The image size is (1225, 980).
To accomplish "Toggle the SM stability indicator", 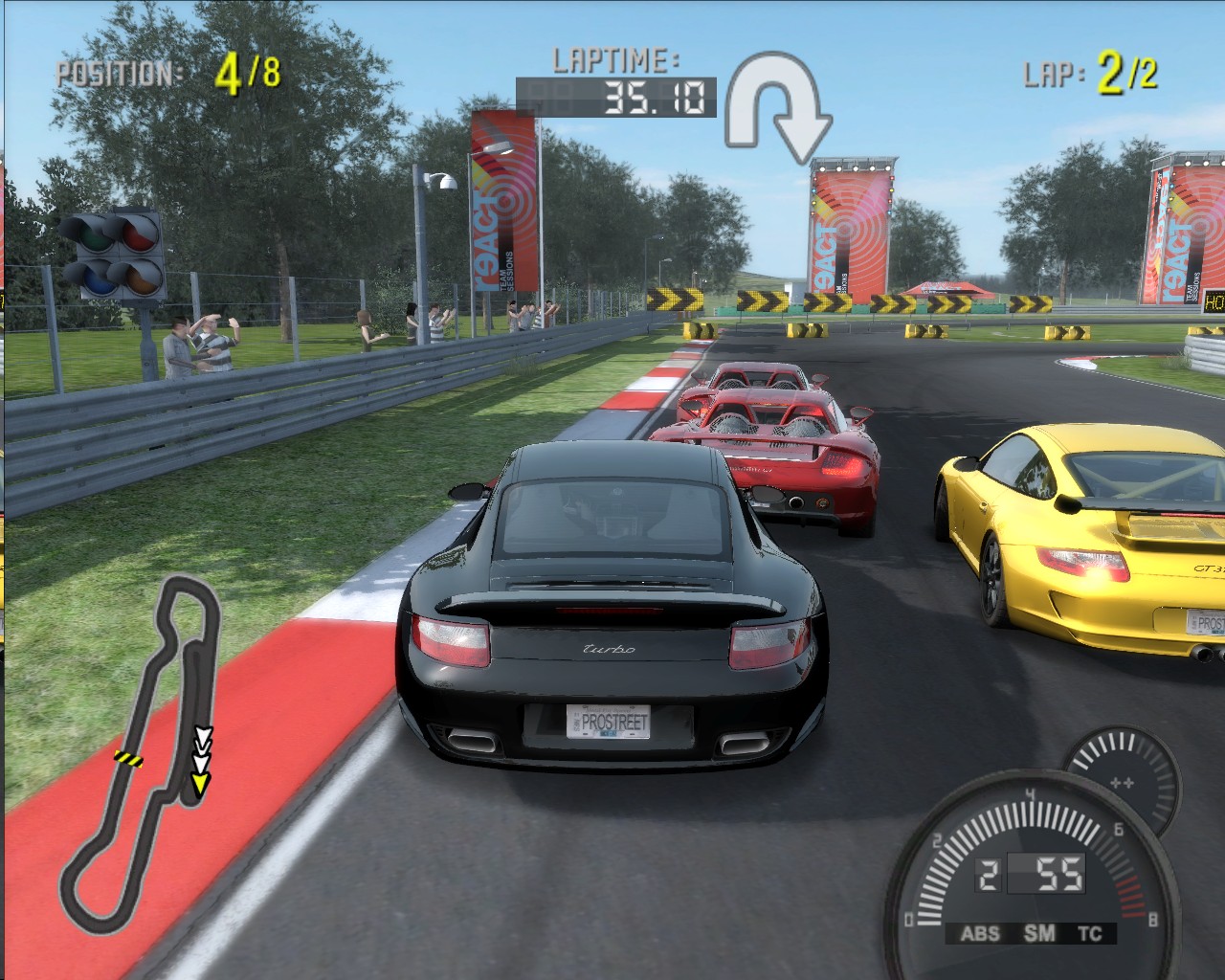I will click(1038, 933).
